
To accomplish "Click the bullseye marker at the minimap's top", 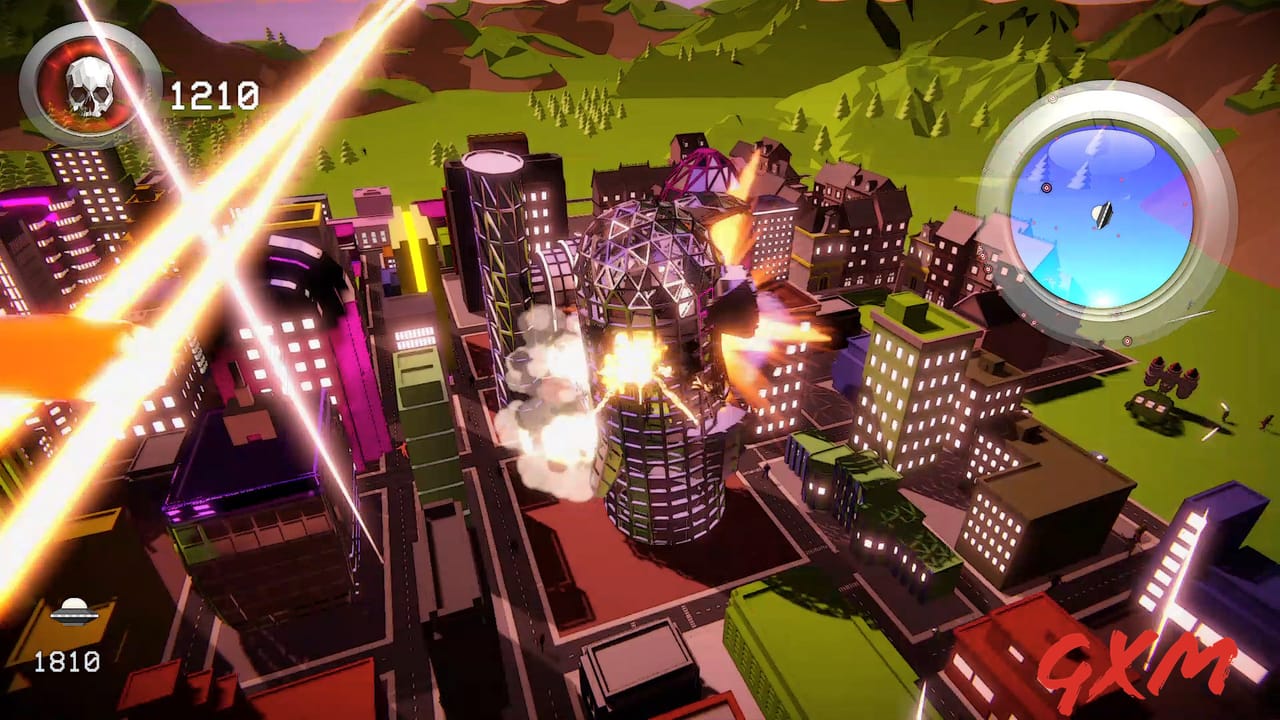I will coord(1051,98).
